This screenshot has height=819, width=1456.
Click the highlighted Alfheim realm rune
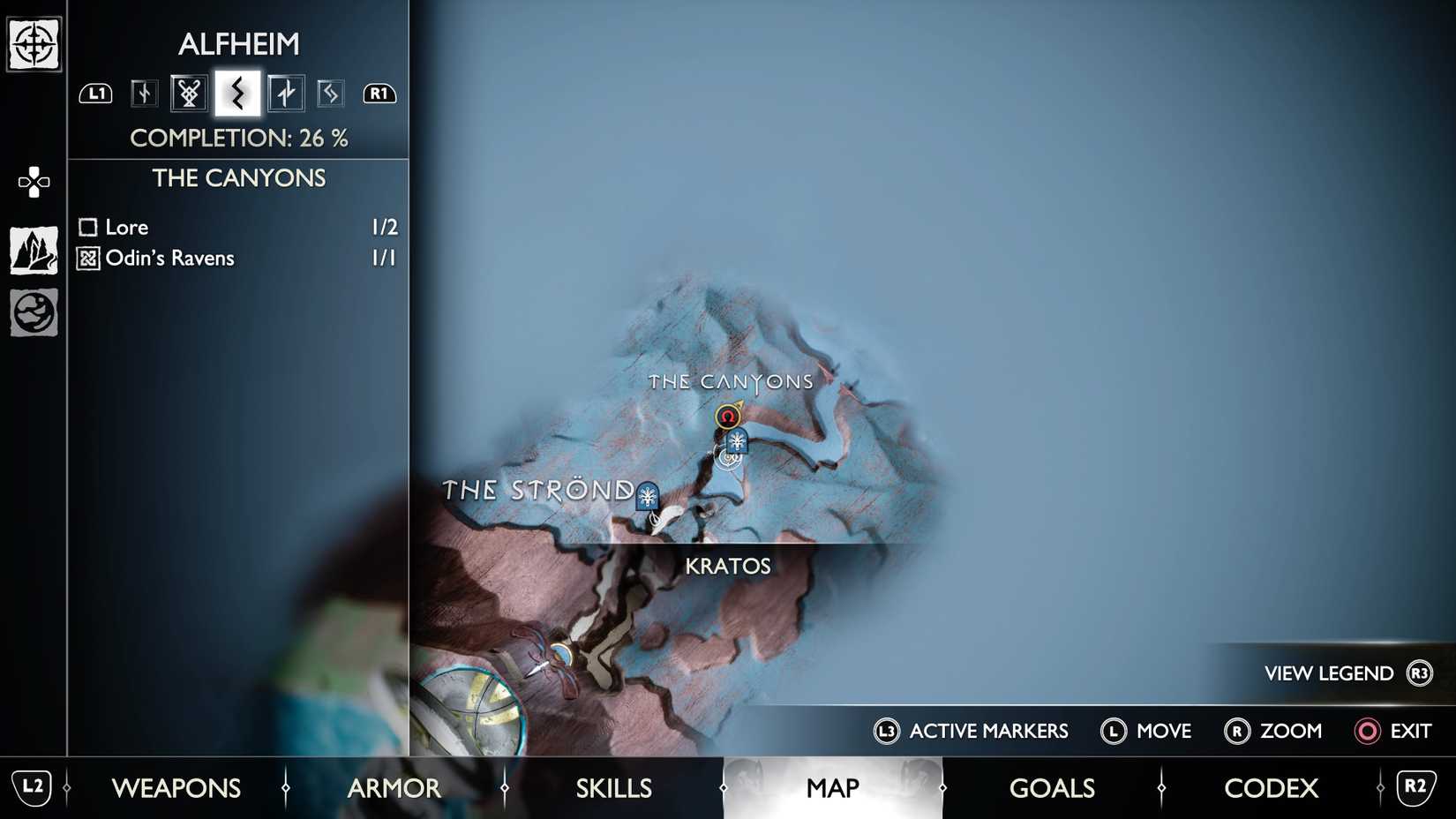(236, 92)
